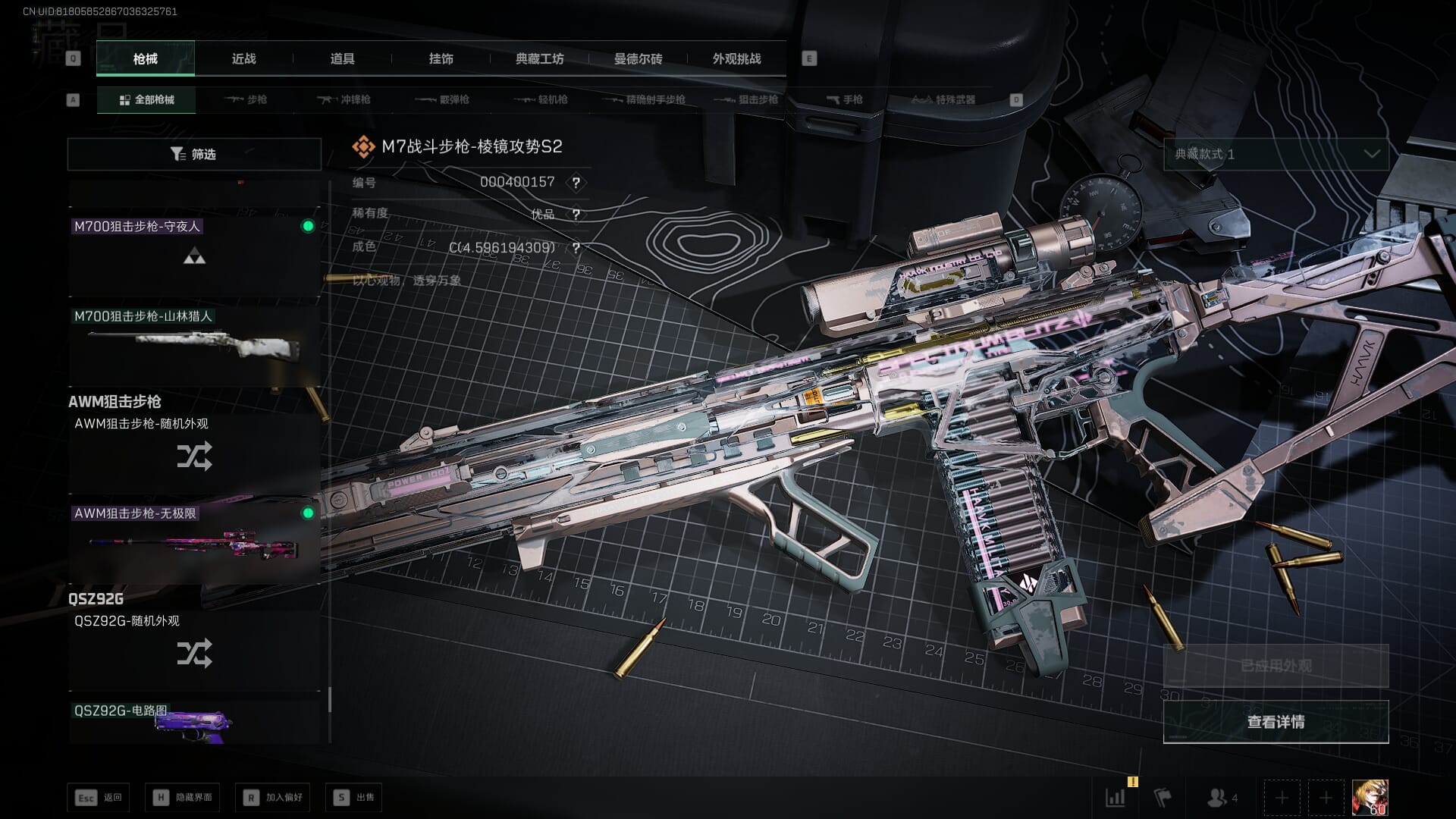Open the 外观挑战 challenge tab
The image size is (1456, 819).
(736, 59)
